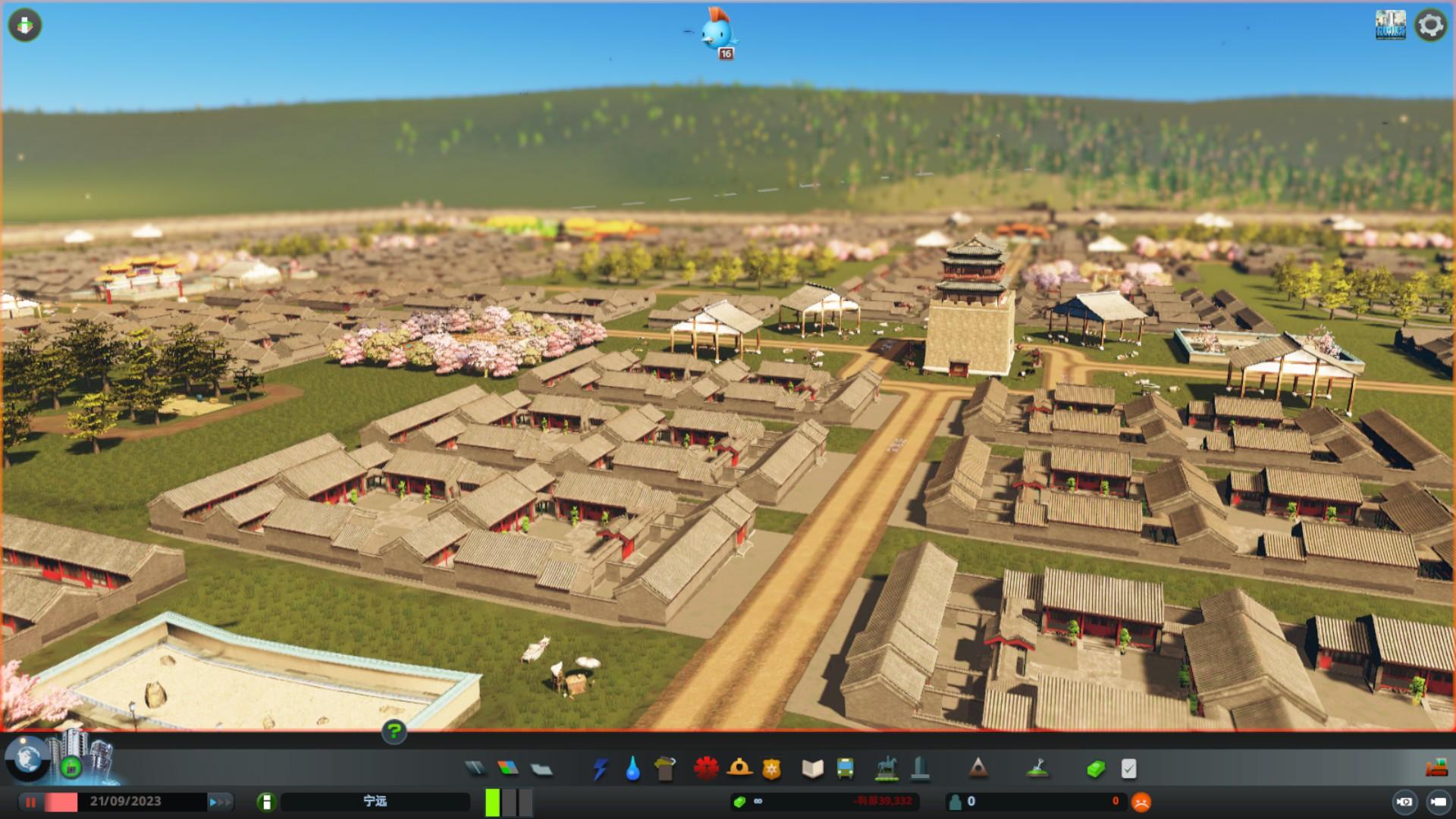Open the Public Transport bus menu

(845, 769)
